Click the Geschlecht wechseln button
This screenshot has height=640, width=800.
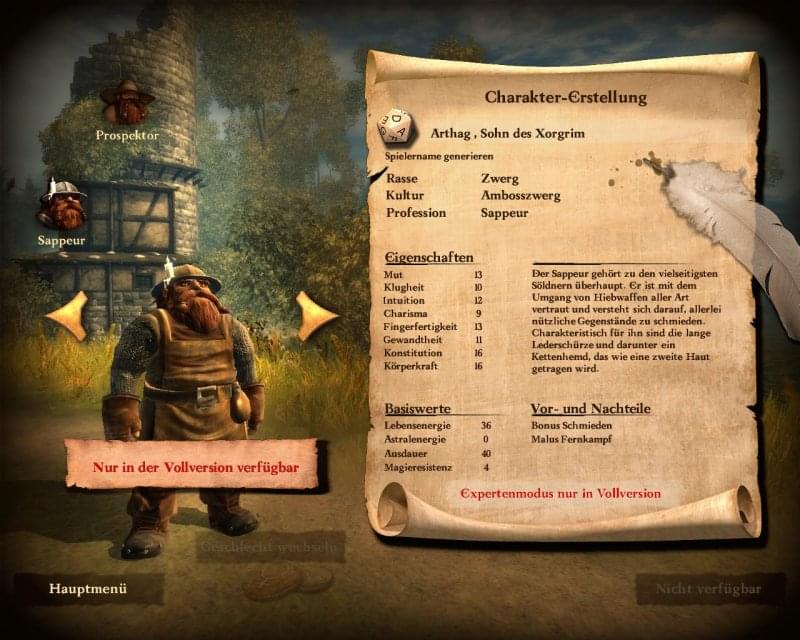tap(272, 547)
